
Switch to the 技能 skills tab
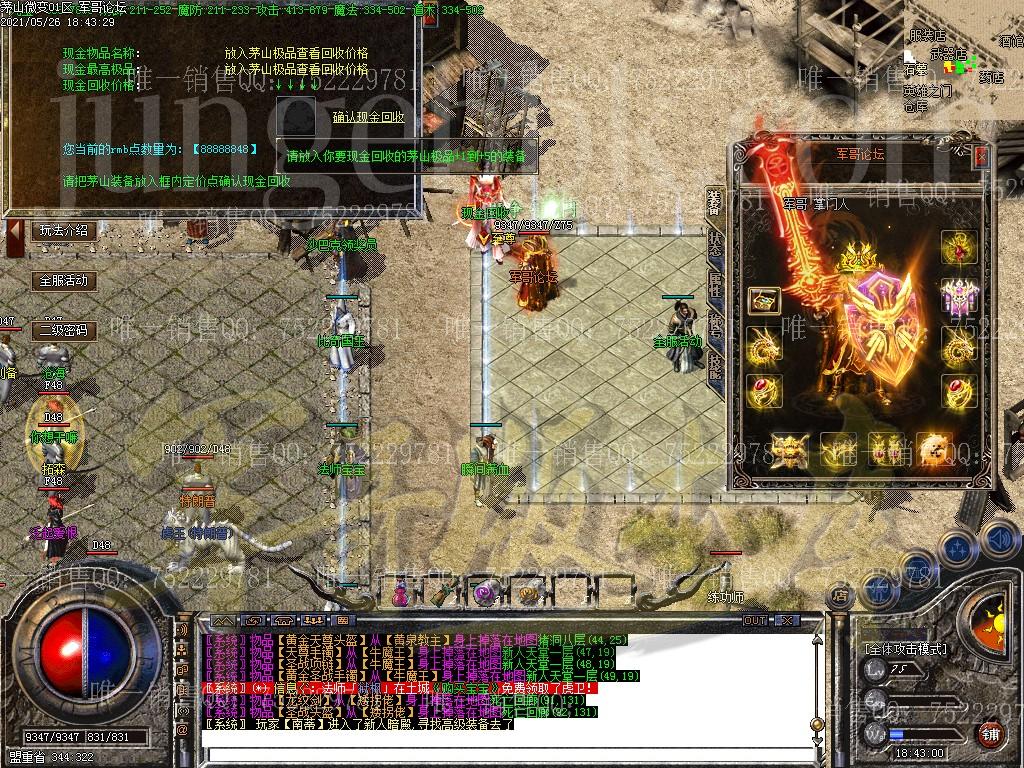coord(715,366)
